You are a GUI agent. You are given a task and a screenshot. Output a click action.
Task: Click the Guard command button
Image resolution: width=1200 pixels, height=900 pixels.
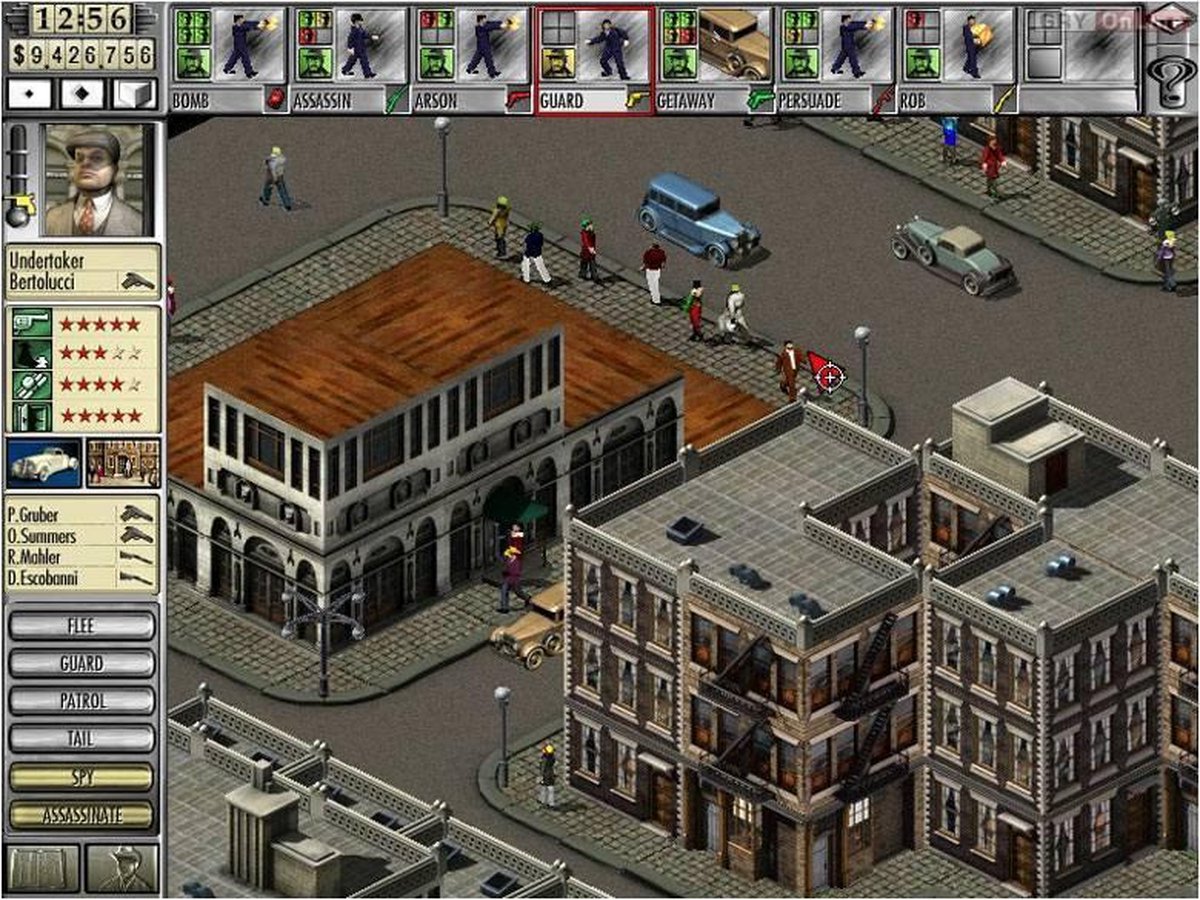point(82,663)
